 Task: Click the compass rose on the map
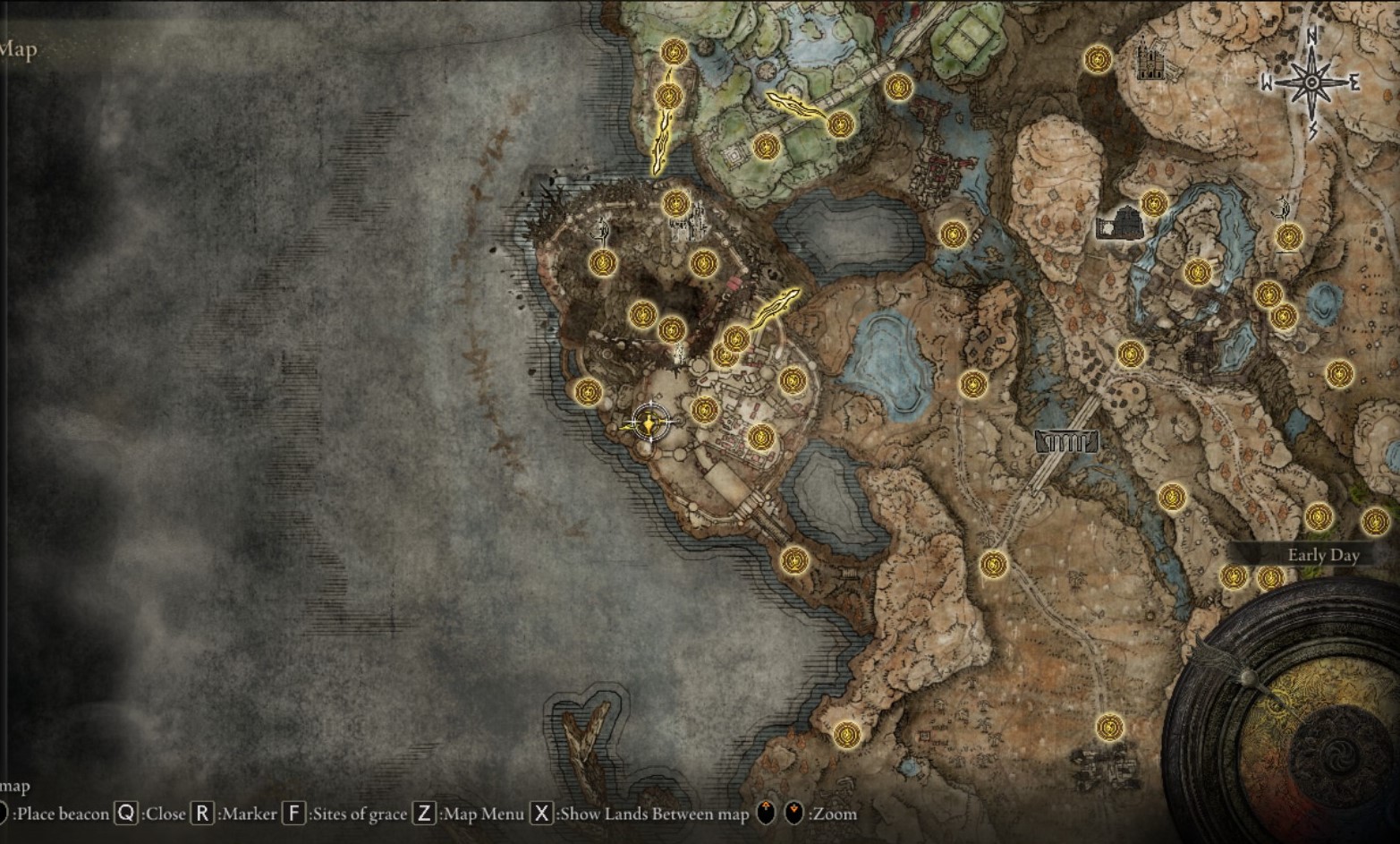tap(1311, 82)
